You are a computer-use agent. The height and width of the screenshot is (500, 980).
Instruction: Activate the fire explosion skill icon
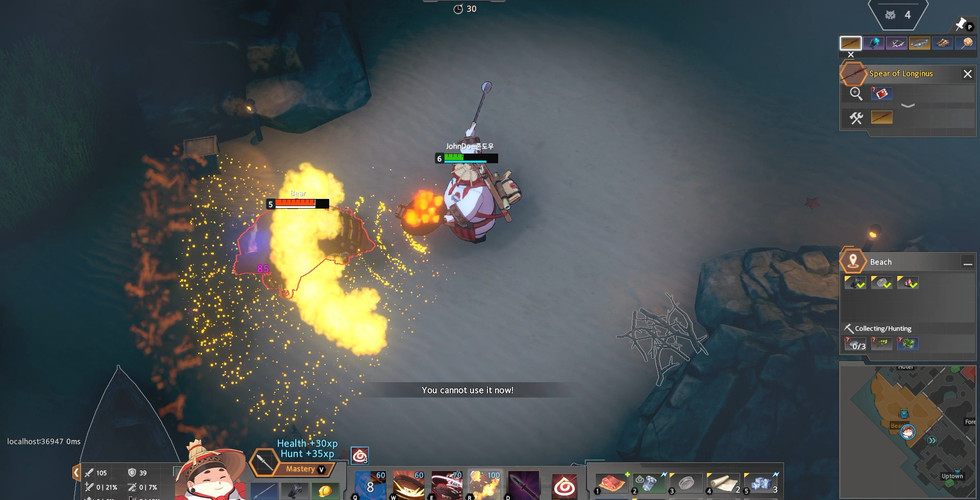(x=485, y=484)
